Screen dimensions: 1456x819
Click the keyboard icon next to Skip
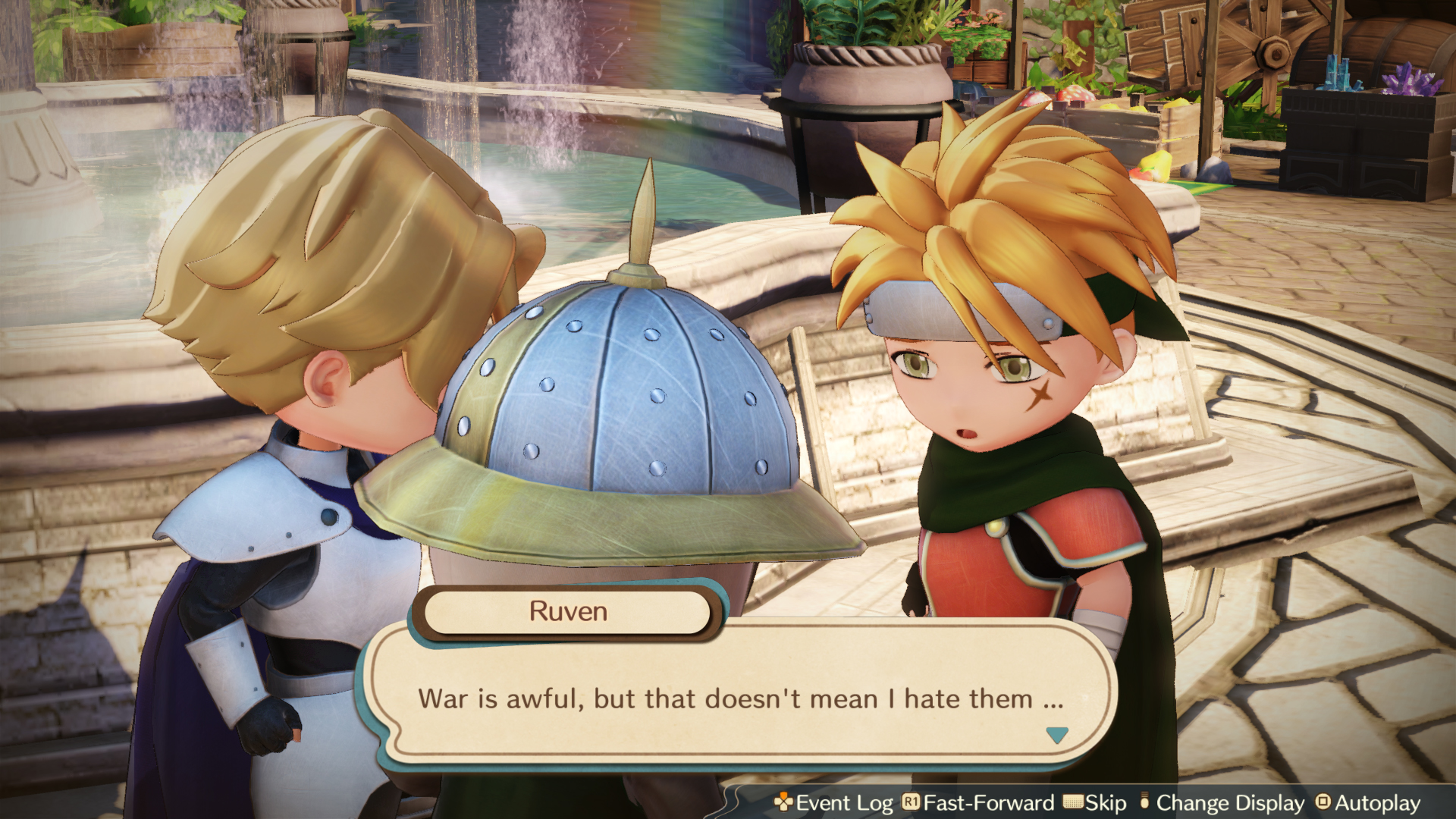(x=1072, y=803)
